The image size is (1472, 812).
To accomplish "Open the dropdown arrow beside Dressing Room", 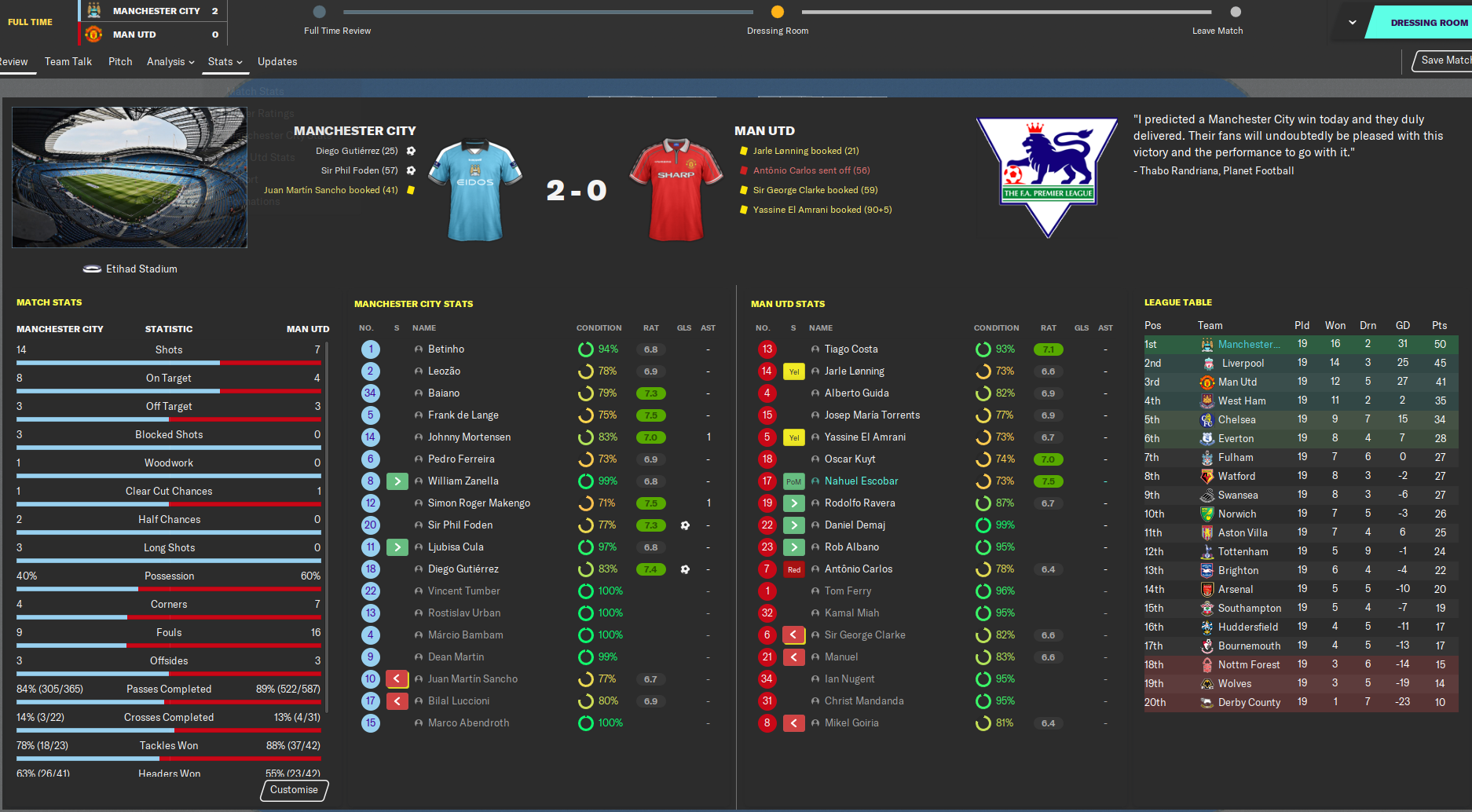I will click(x=1352, y=23).
